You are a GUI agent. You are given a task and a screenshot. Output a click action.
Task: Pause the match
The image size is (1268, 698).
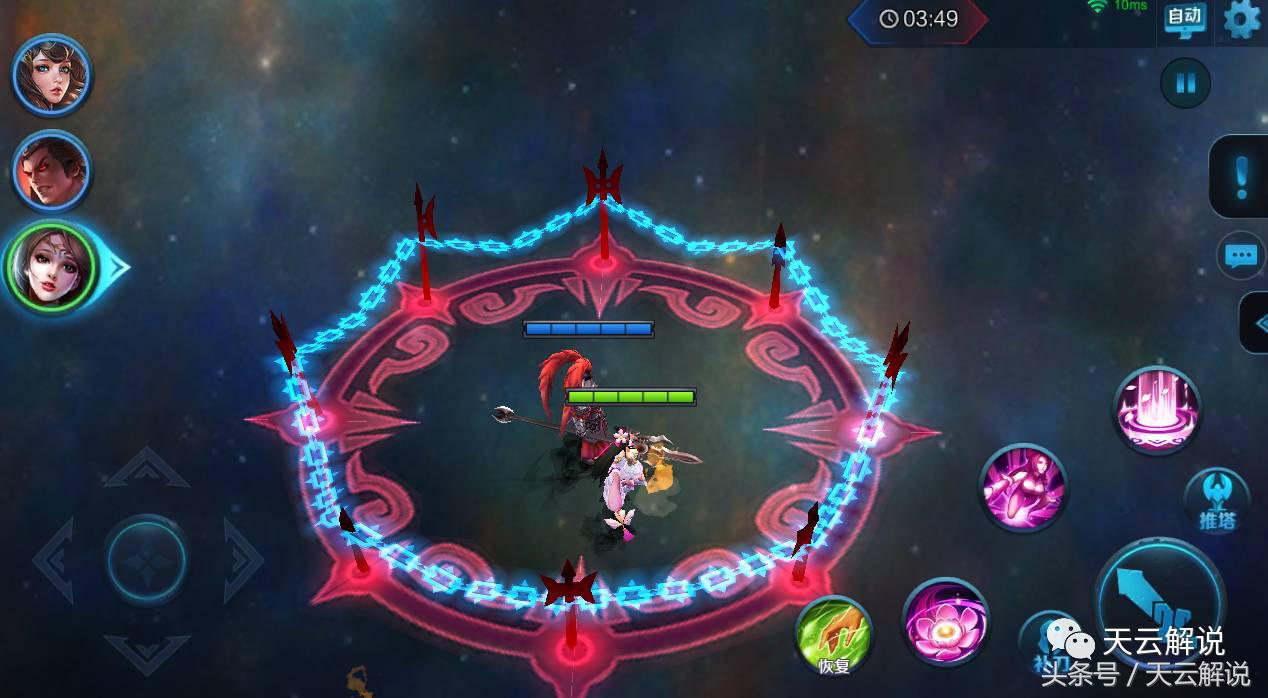point(1185,83)
